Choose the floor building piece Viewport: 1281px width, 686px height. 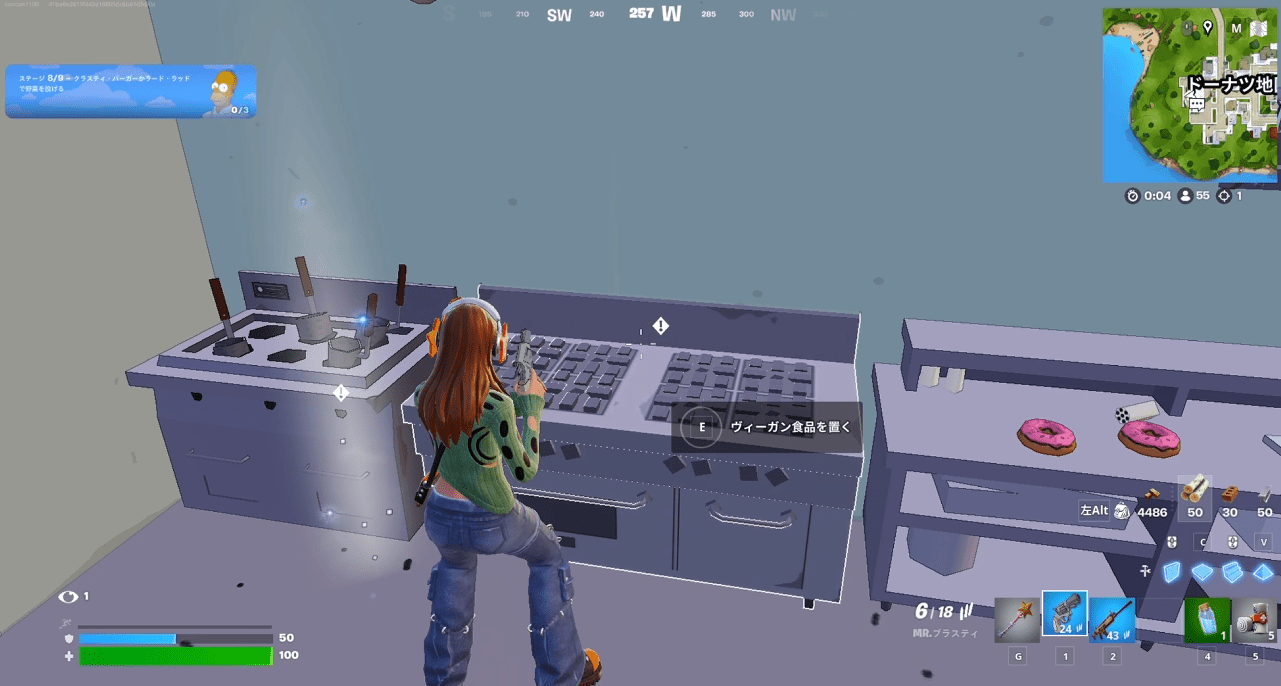coord(1202,572)
